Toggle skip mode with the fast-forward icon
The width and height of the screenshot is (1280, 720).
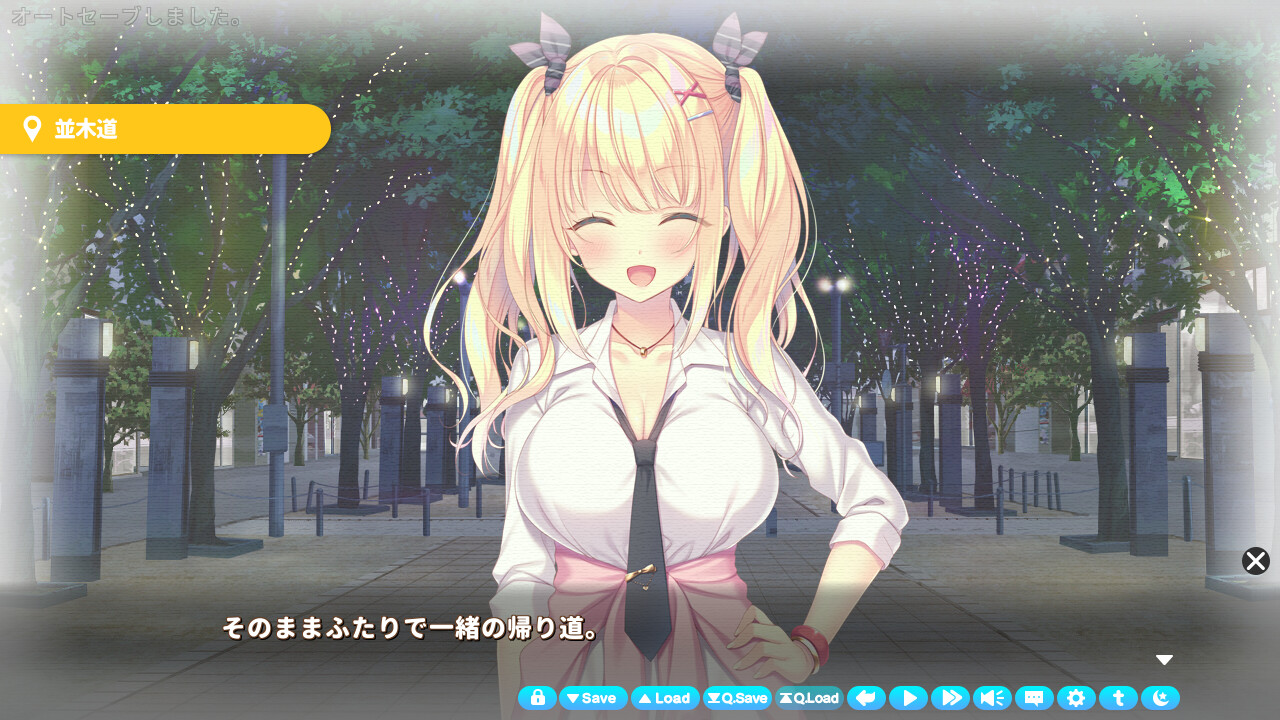tap(951, 698)
